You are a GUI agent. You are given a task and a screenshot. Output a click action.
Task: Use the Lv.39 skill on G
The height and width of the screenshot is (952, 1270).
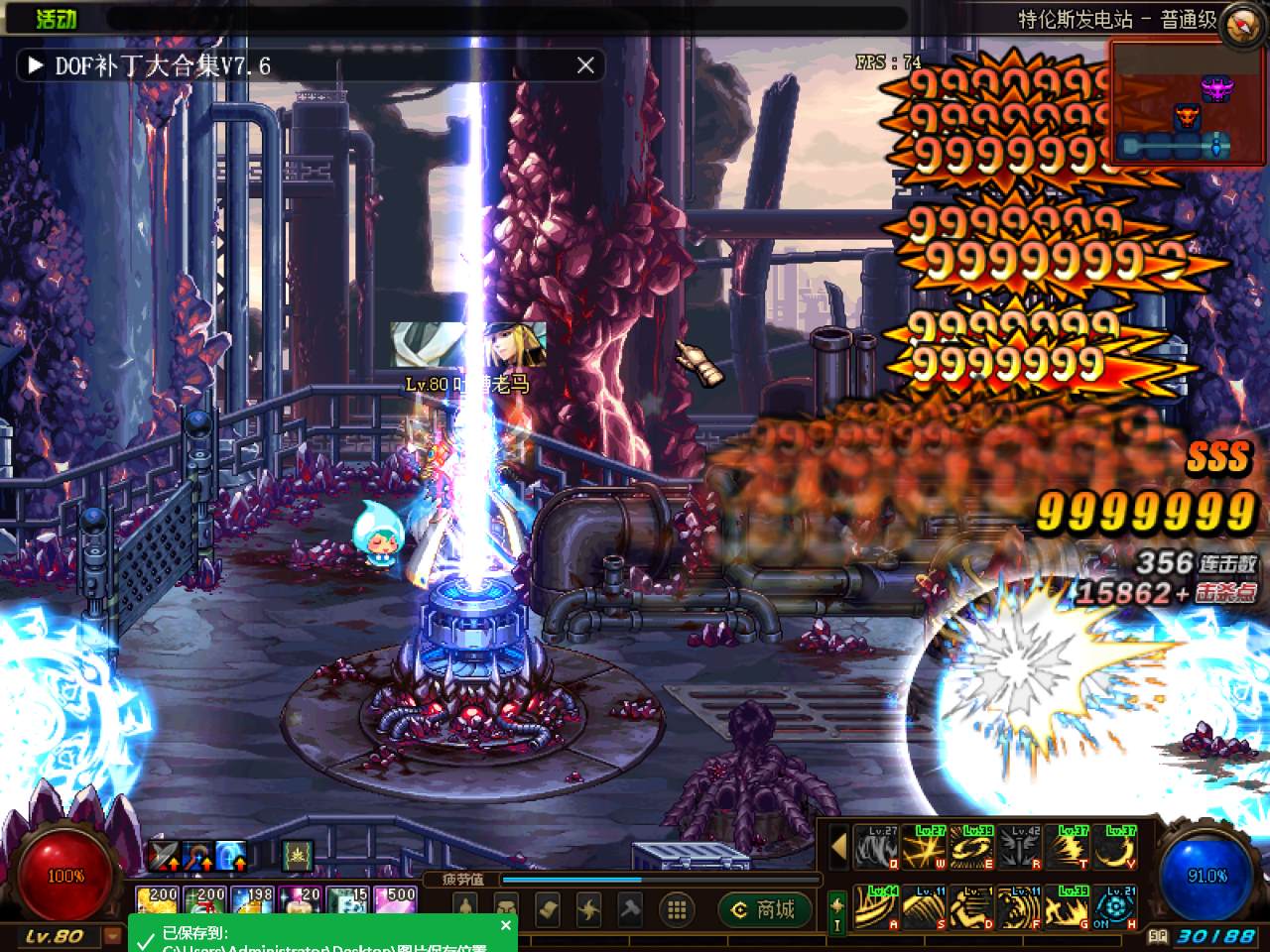click(1070, 907)
